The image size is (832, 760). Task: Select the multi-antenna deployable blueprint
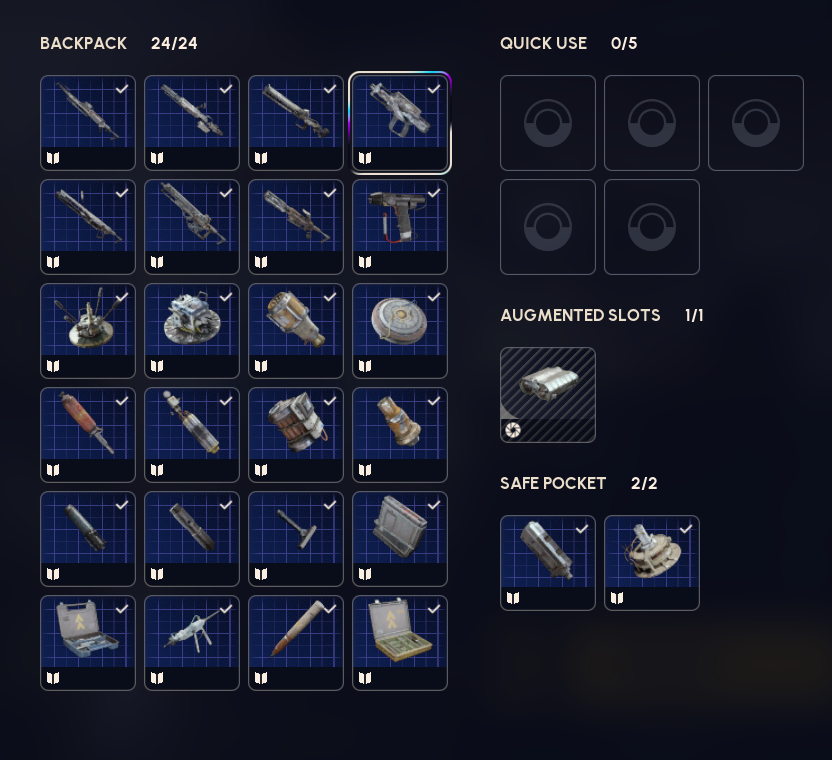click(88, 330)
